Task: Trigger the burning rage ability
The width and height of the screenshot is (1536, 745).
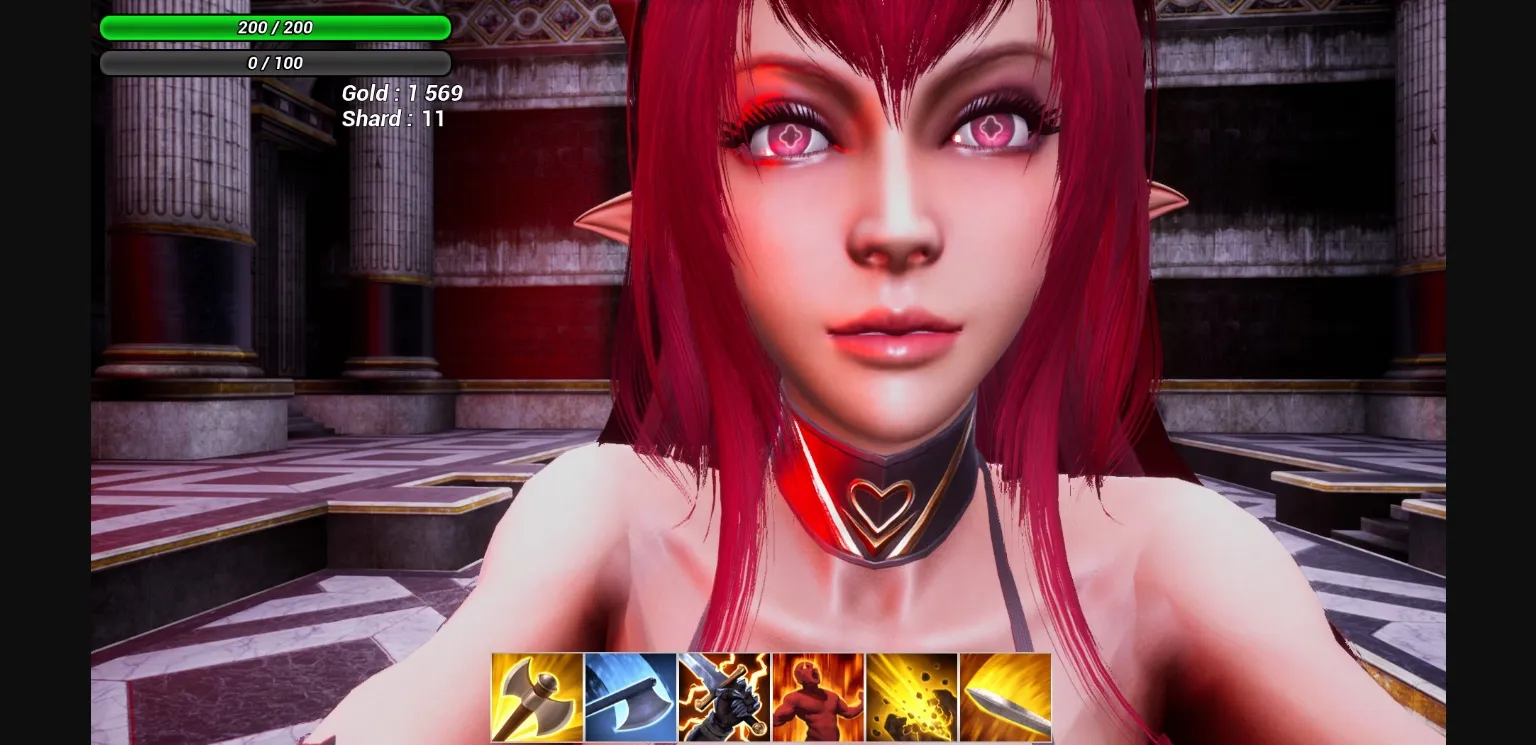Action: pyautogui.click(x=818, y=697)
